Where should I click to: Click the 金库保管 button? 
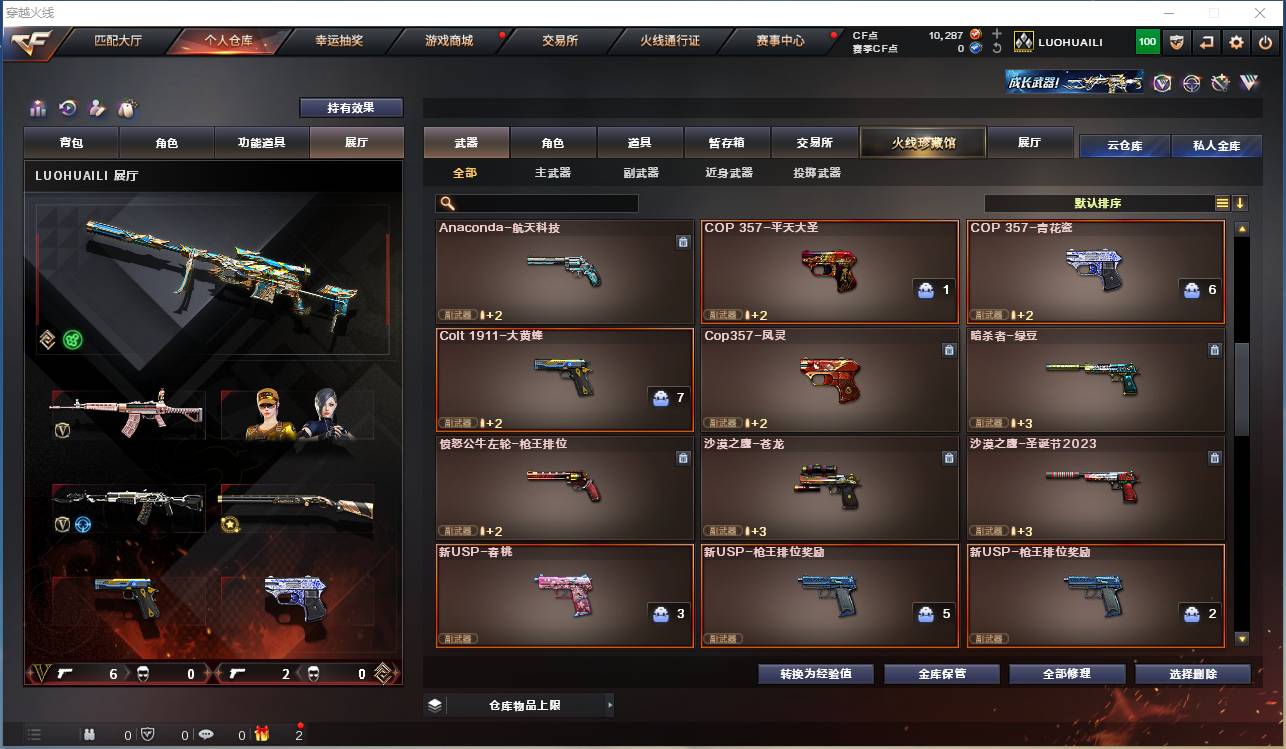click(939, 674)
